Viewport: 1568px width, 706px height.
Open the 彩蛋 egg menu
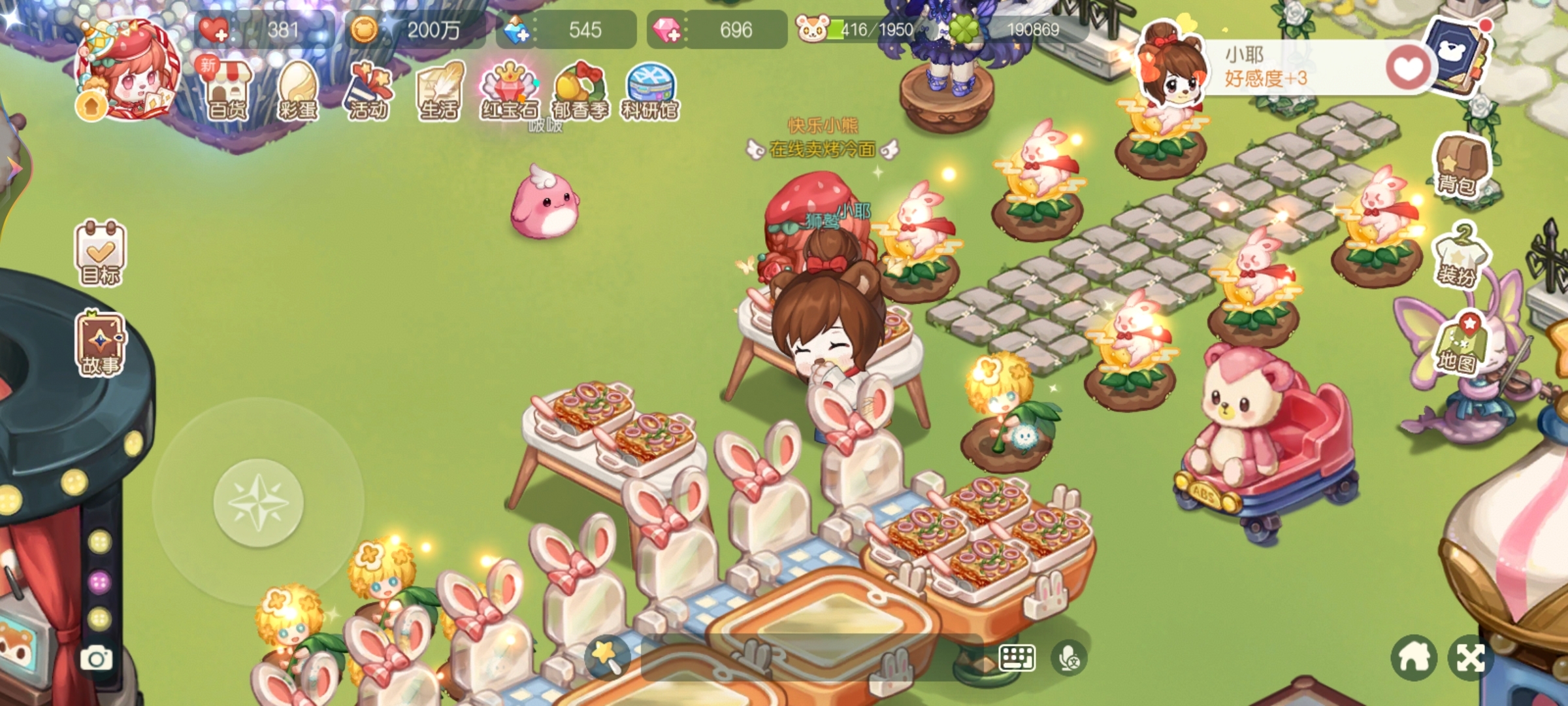pyautogui.click(x=298, y=92)
